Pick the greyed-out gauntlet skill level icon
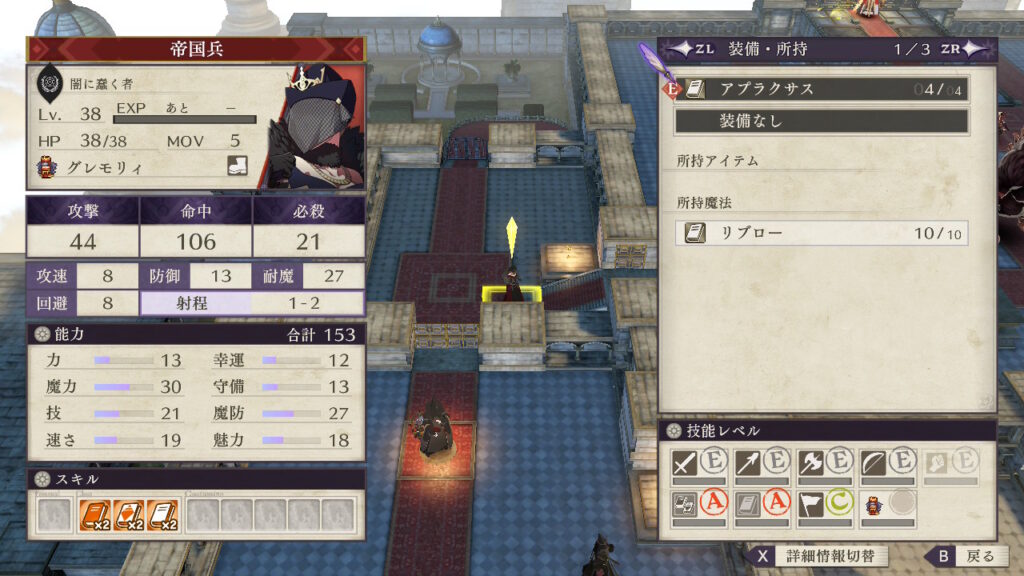The width and height of the screenshot is (1024, 576). pos(936,463)
